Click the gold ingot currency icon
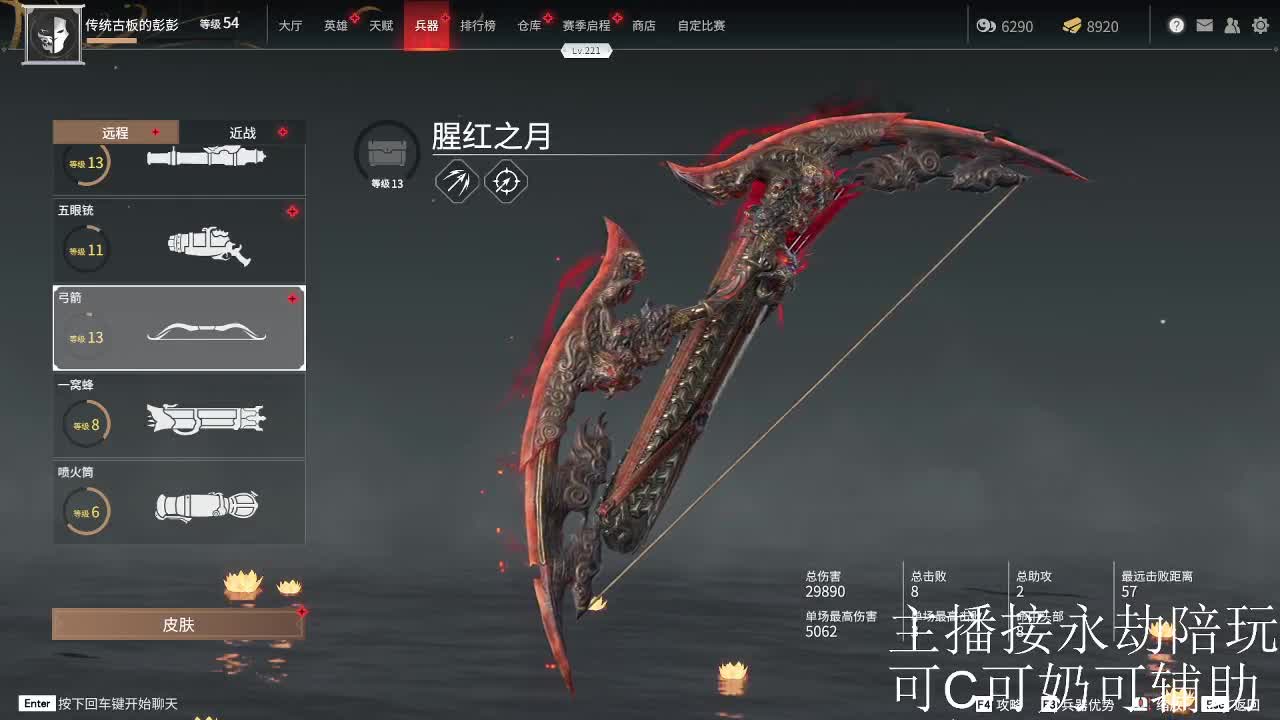Viewport: 1280px width, 720px height. pyautogui.click(x=1073, y=26)
